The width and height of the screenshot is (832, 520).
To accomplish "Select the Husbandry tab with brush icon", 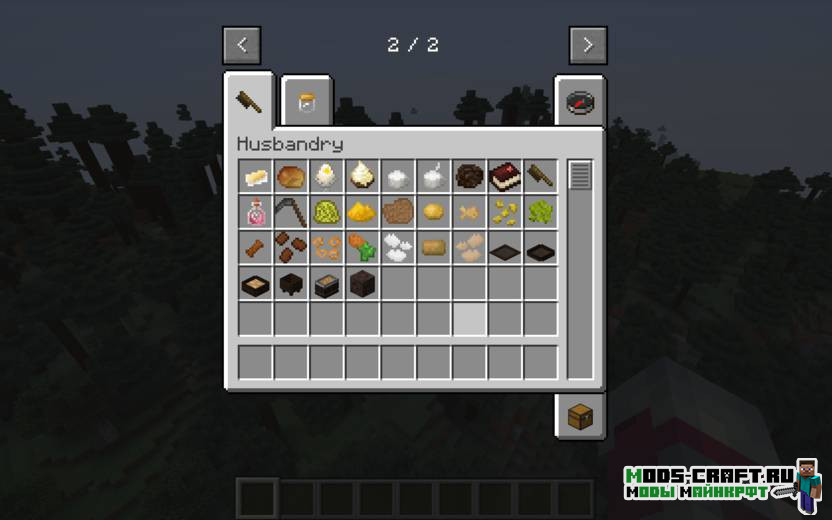I will click(248, 100).
